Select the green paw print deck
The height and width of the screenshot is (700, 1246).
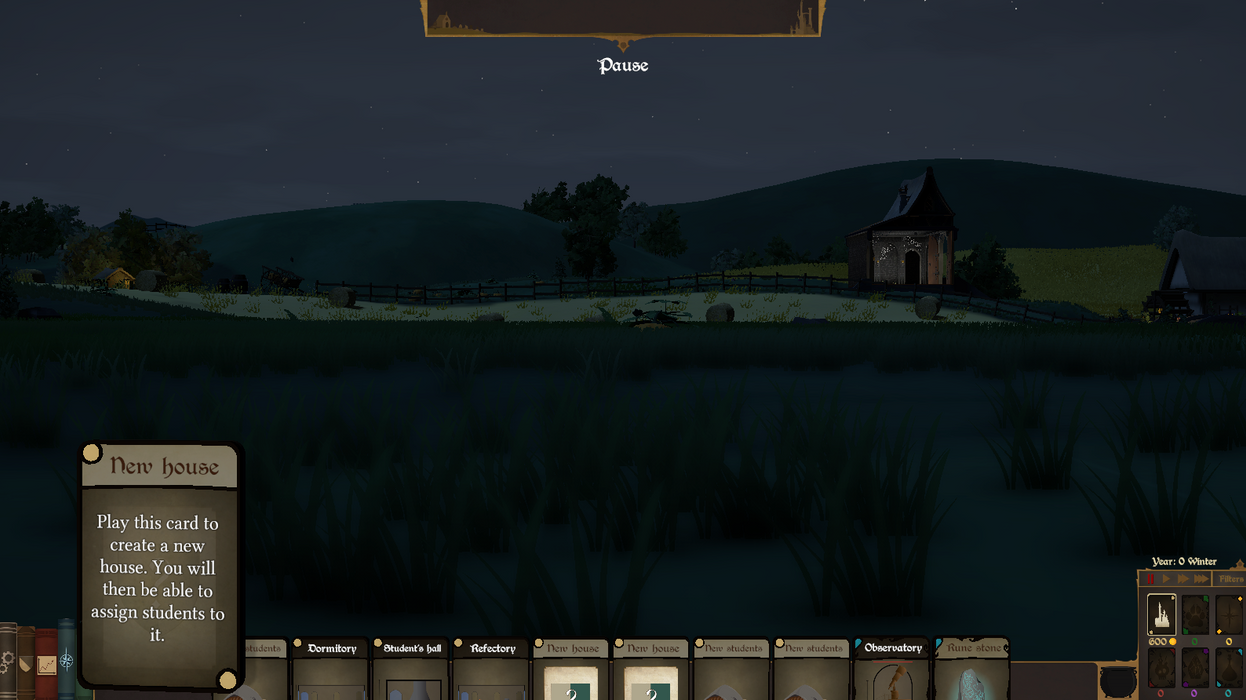(1195, 614)
